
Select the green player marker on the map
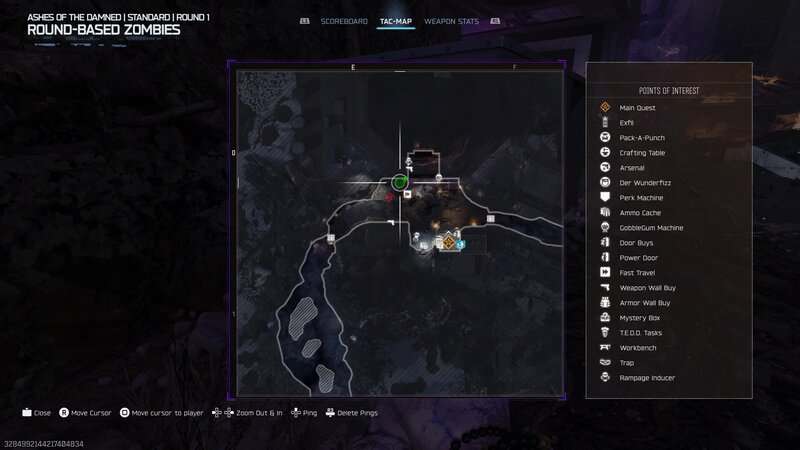[400, 182]
